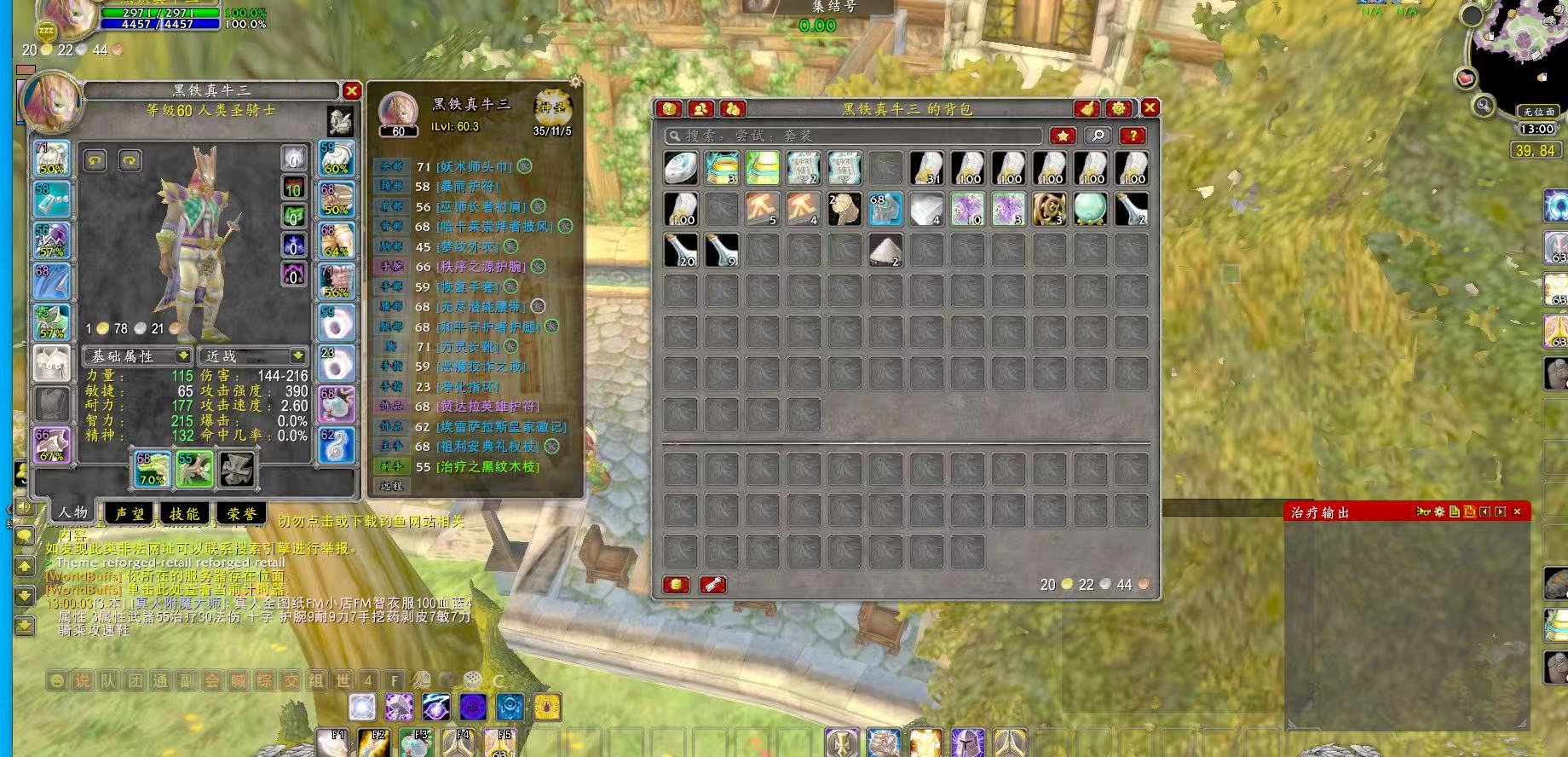Open the healing meter gear settings

pyautogui.click(x=1439, y=511)
